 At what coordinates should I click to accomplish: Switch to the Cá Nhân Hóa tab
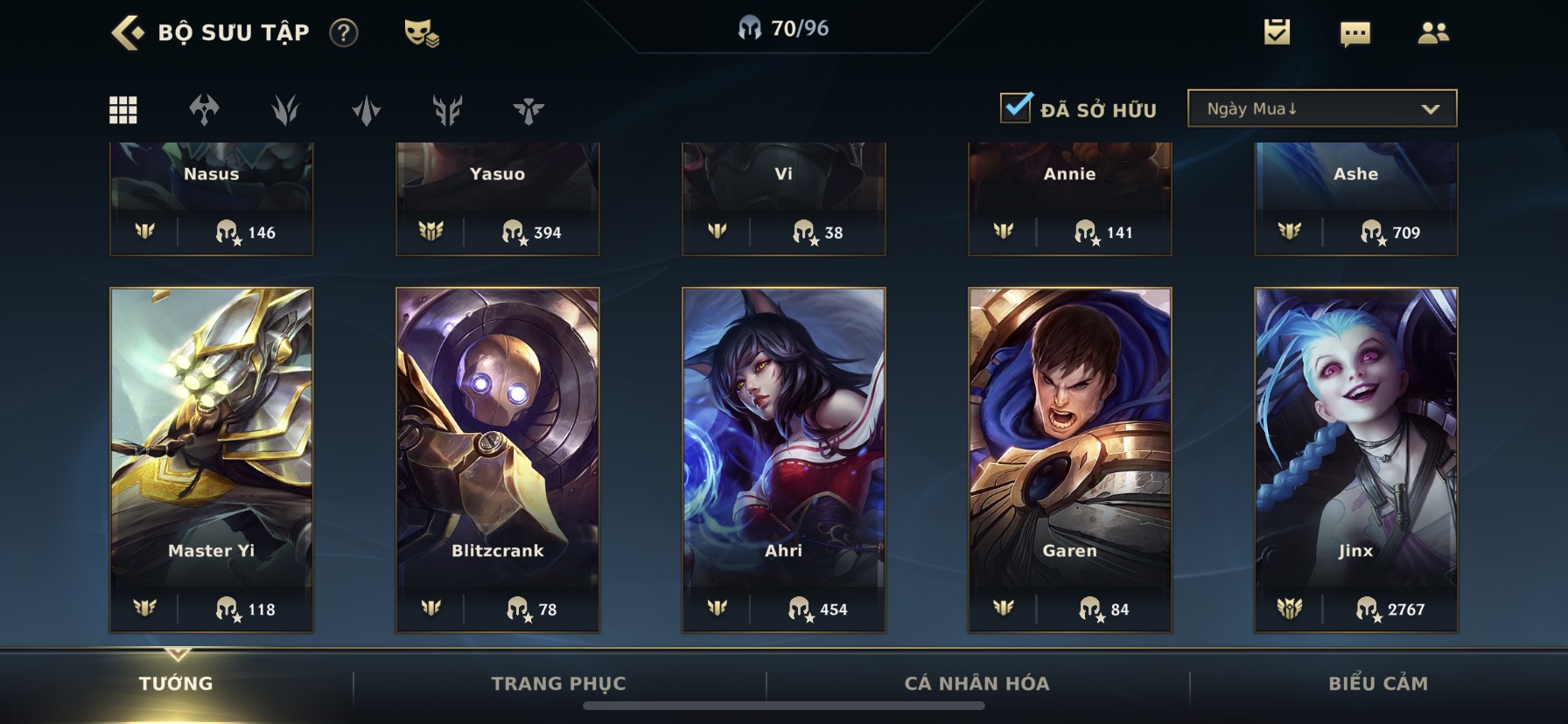tap(976, 684)
